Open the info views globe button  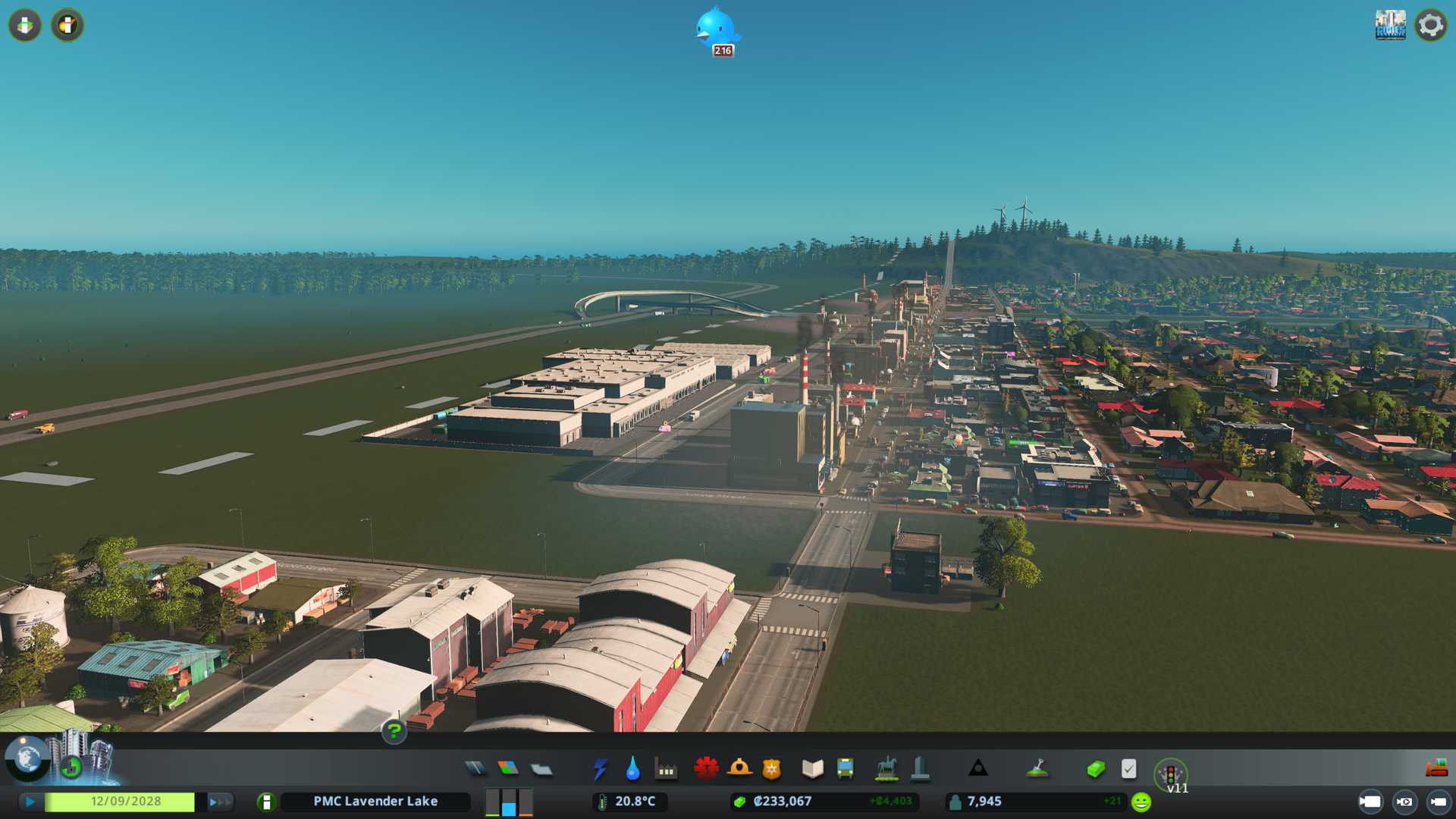click(27, 758)
